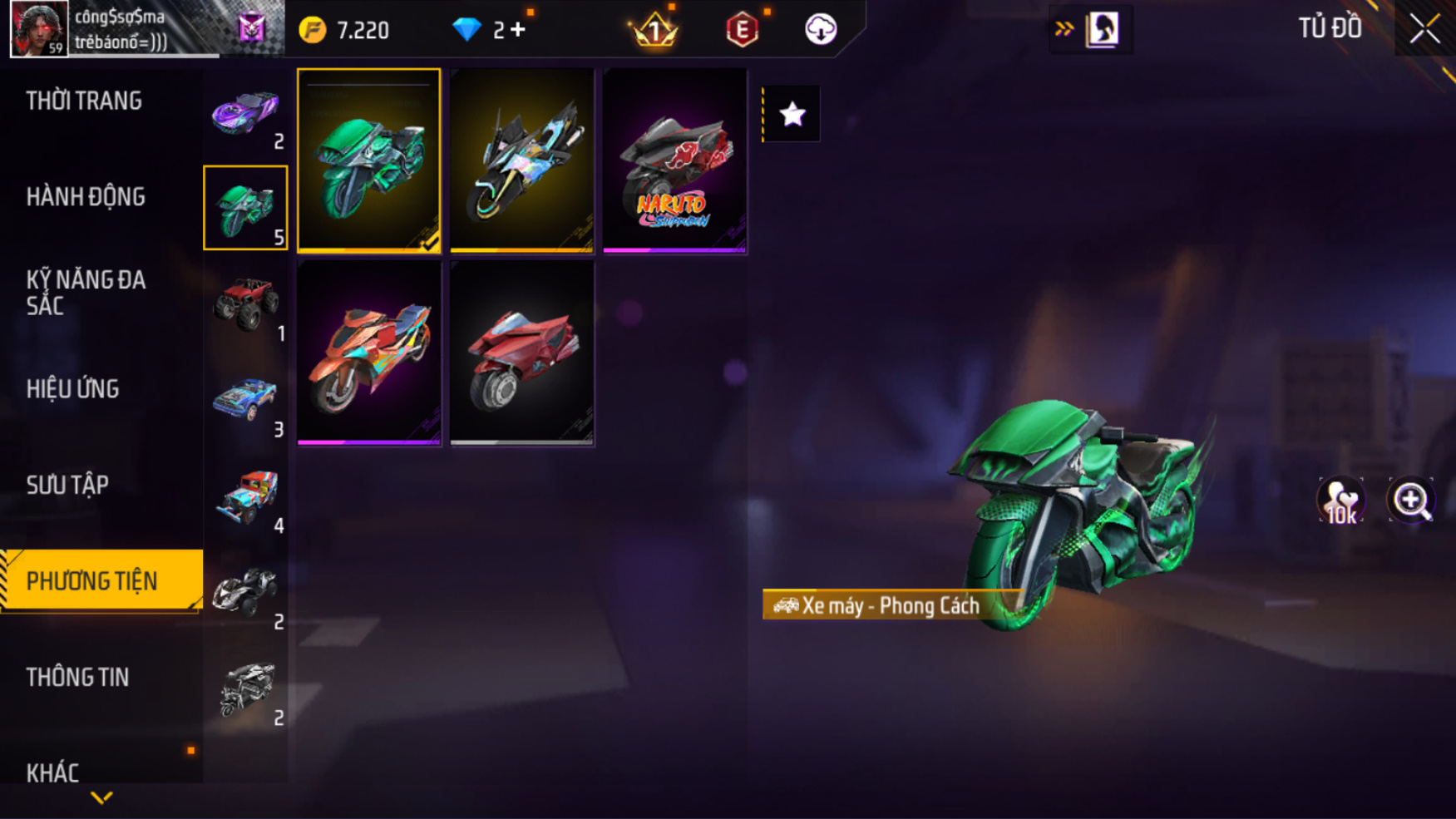1456x819 pixels.
Task: Go to the Sưu Tập section
Action: (x=67, y=486)
